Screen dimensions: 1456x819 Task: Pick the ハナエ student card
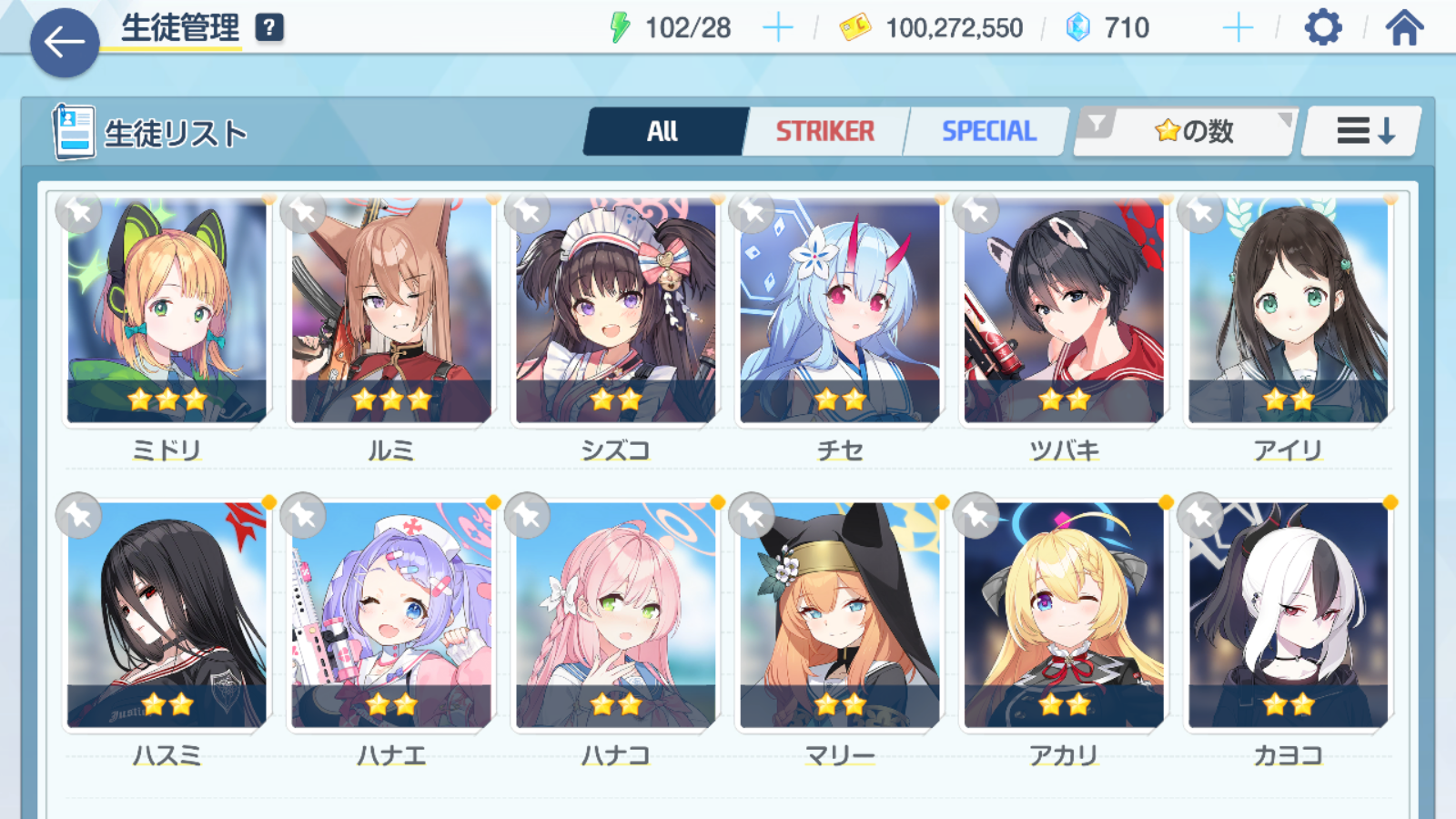click(x=391, y=616)
